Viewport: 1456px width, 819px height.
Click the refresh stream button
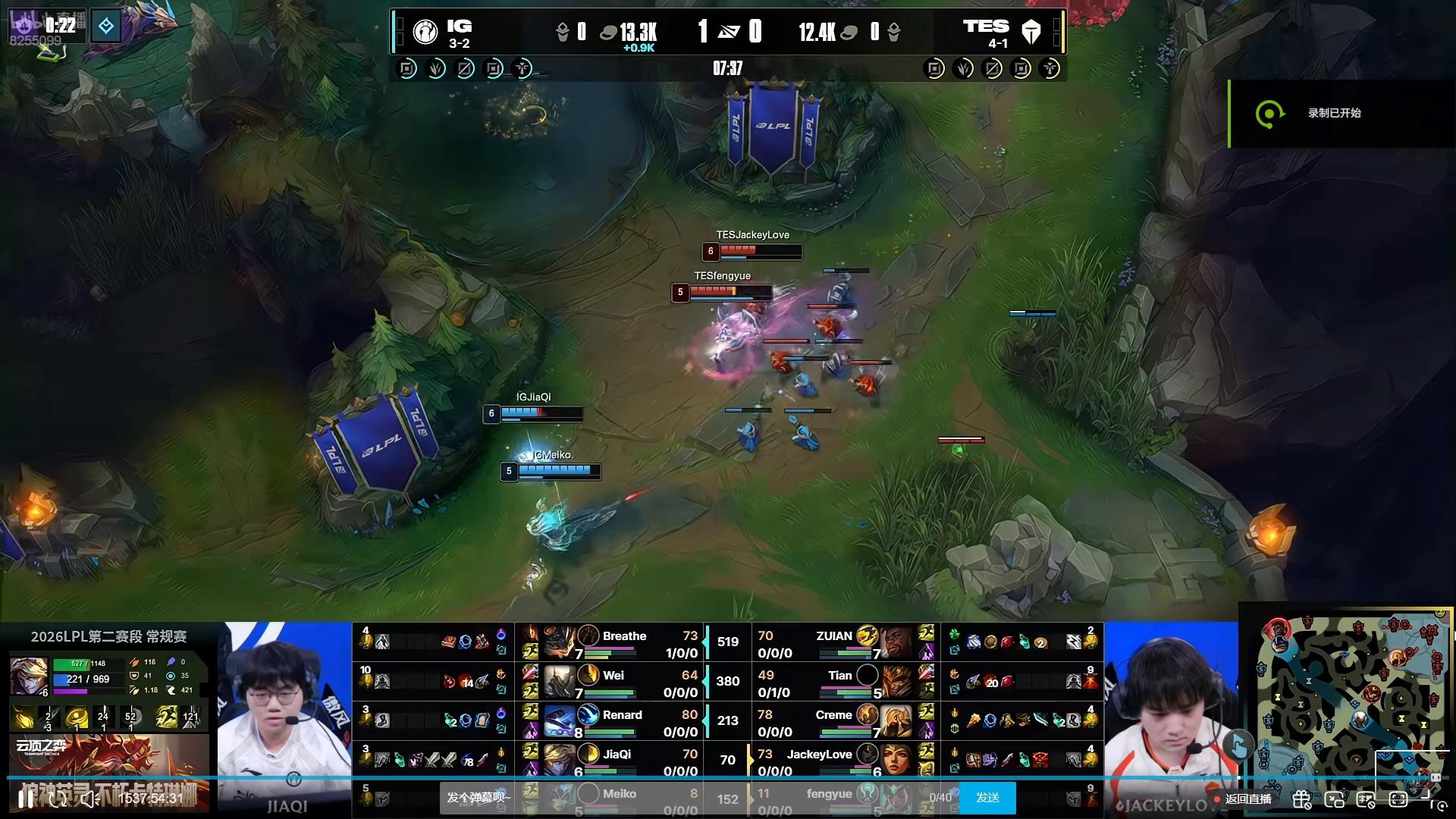pyautogui.click(x=58, y=798)
